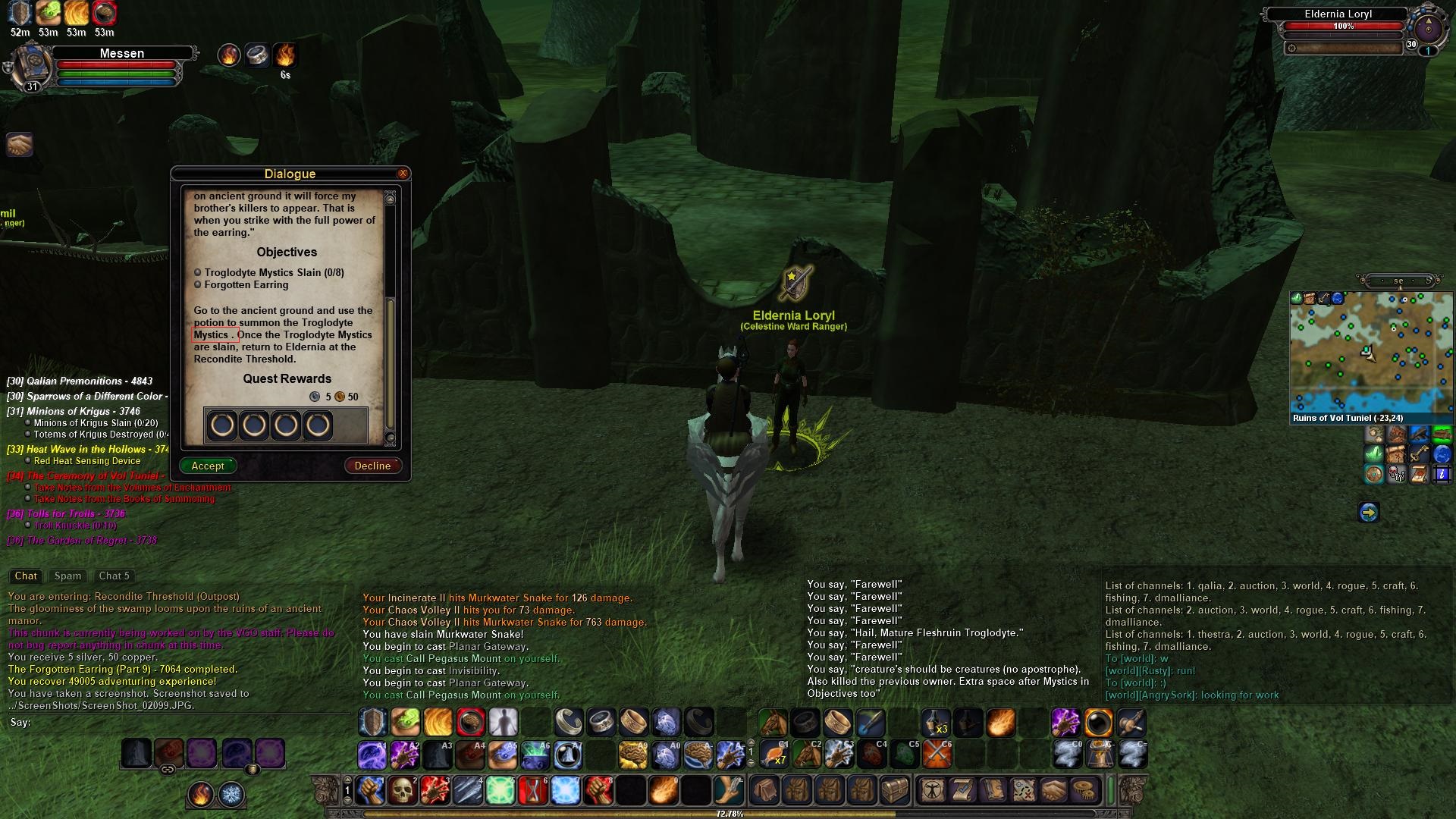
Task: Click the handshake trade icon at left
Action: tap(20, 144)
